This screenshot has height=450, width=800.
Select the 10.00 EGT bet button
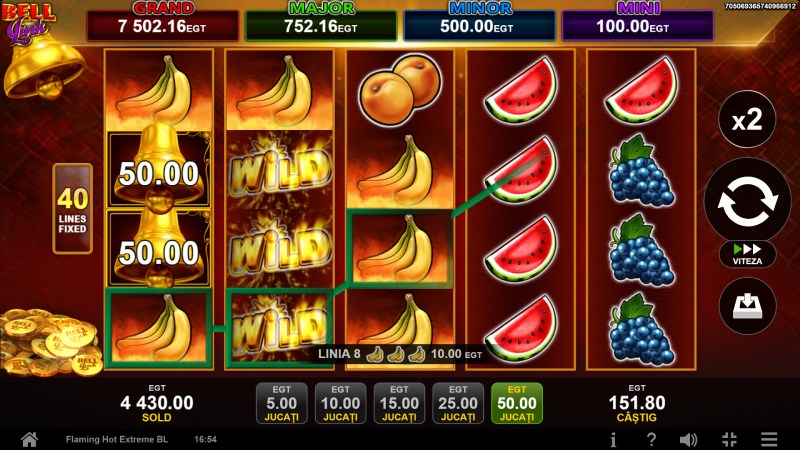tap(340, 404)
